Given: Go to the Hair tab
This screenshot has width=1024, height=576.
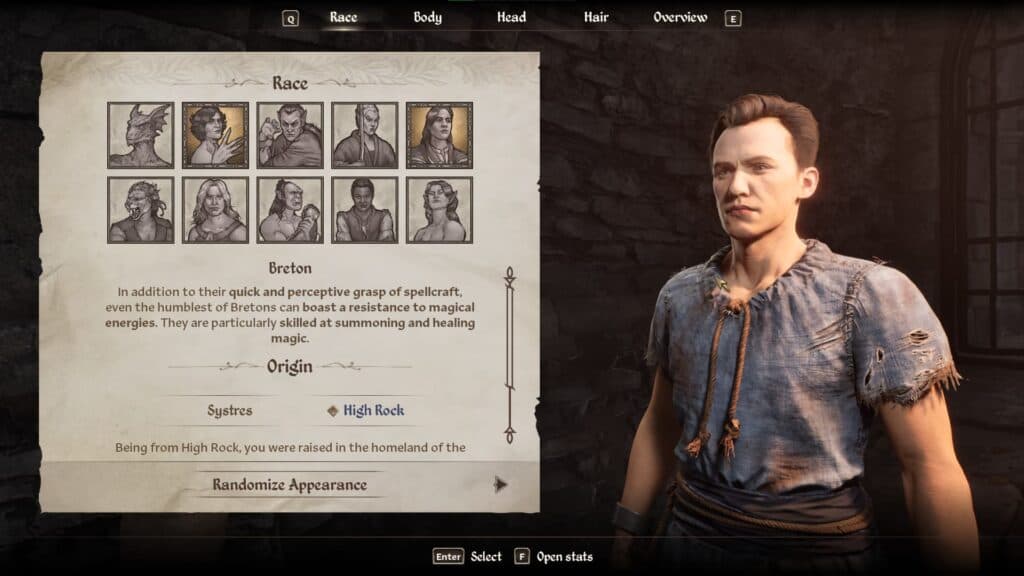Looking at the screenshot, I should (596, 17).
